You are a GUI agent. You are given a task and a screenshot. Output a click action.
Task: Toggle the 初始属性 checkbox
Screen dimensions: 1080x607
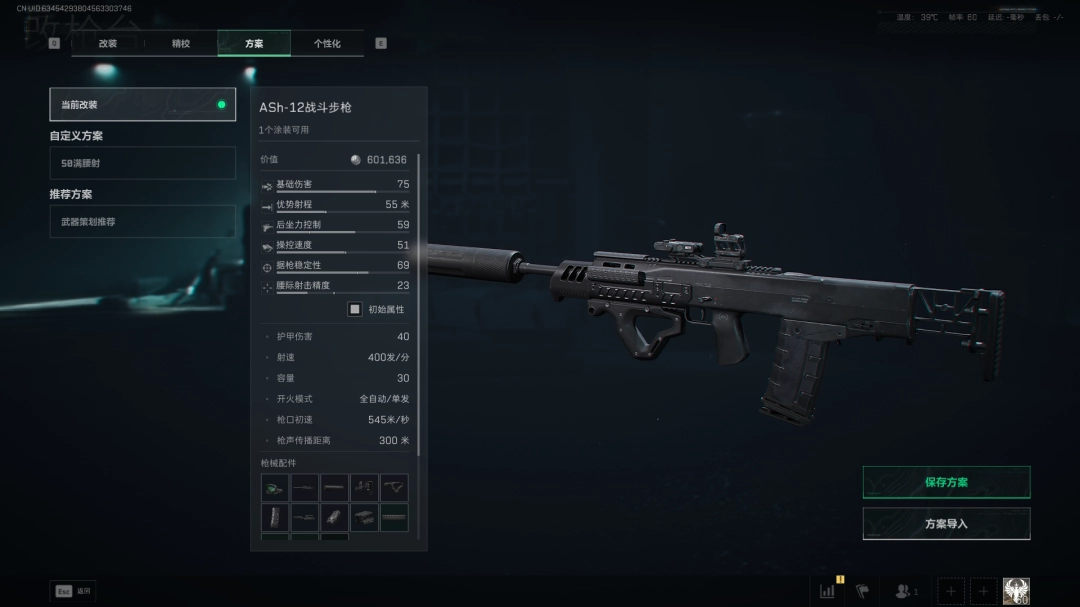click(354, 309)
